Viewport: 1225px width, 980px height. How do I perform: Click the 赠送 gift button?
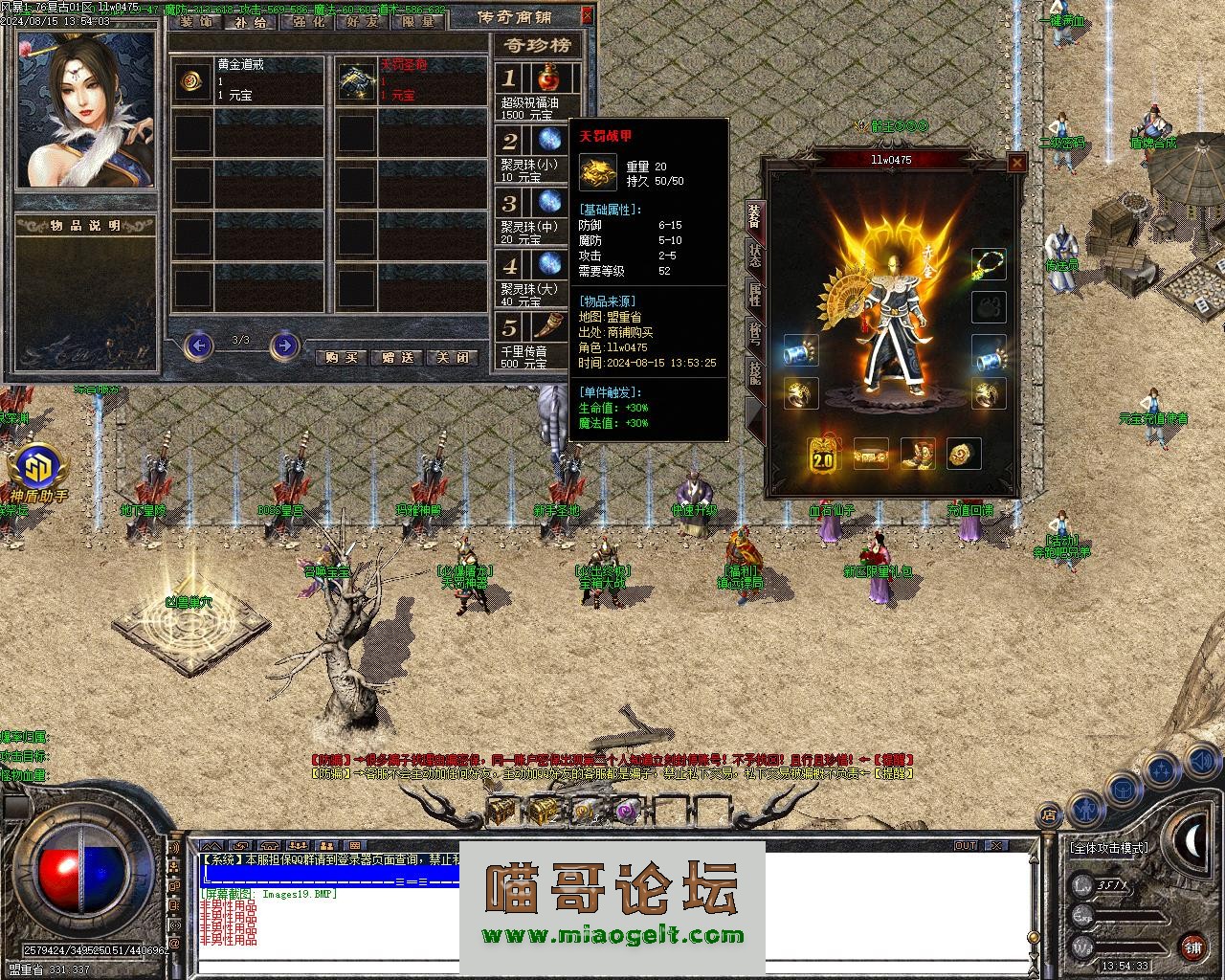pyautogui.click(x=397, y=357)
